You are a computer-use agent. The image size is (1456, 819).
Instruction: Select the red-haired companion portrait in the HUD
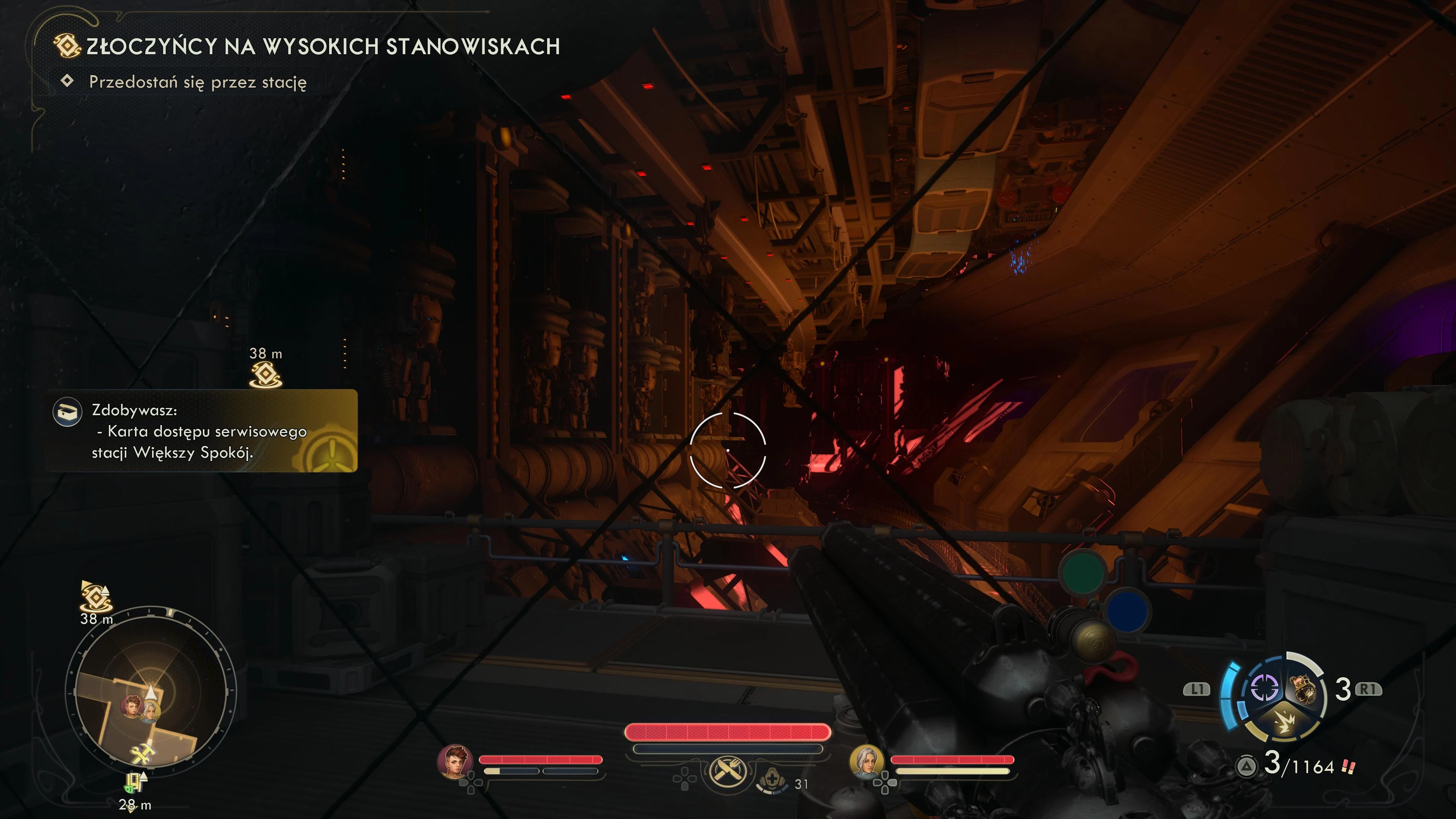[455, 761]
